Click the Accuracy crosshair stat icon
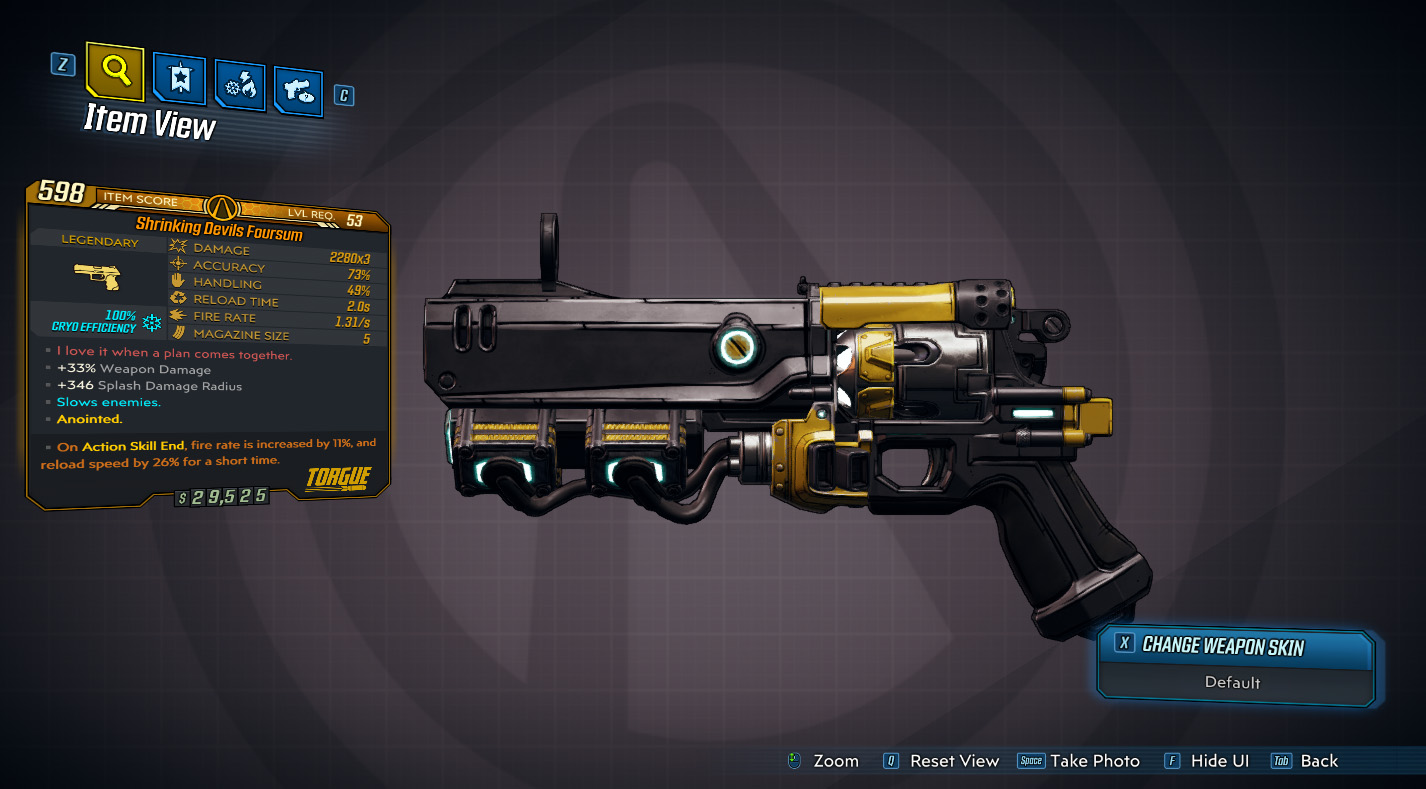Screen dimensions: 1426x789 (178, 262)
